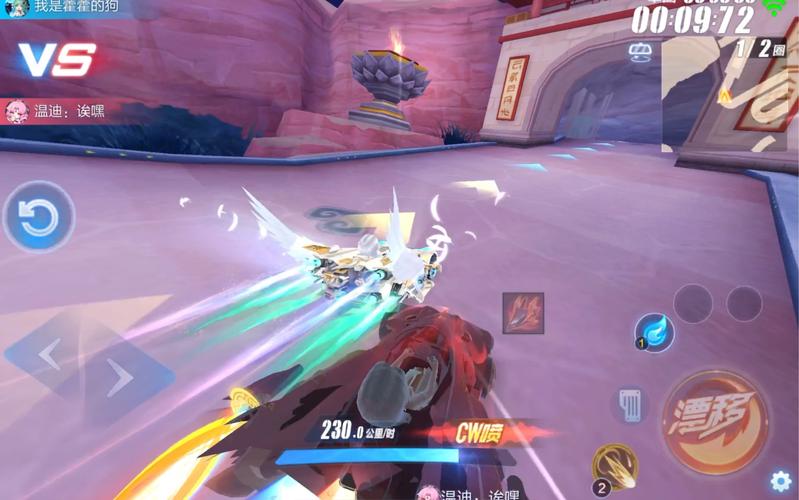Select the red flame skill icon
This screenshot has width=799, height=500.
click(523, 313)
